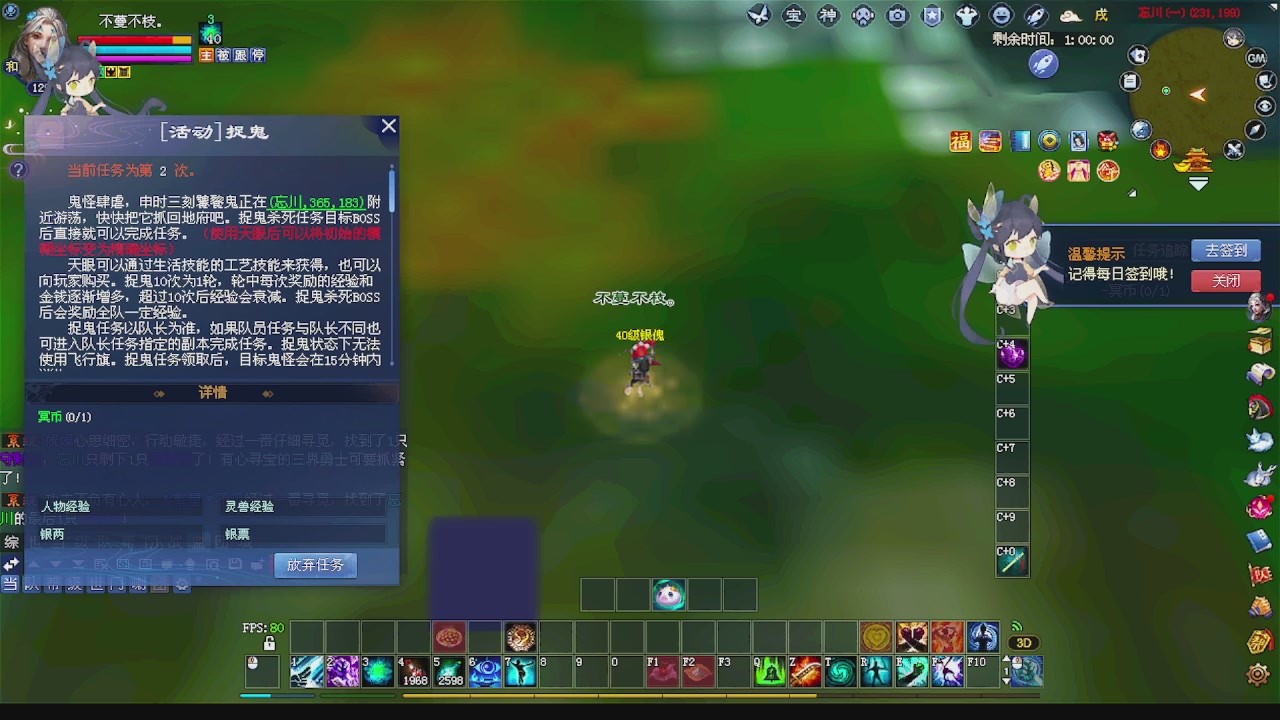This screenshot has width=1280, height=720.
Task: Open the 福 fortune event icon
Action: pos(960,141)
